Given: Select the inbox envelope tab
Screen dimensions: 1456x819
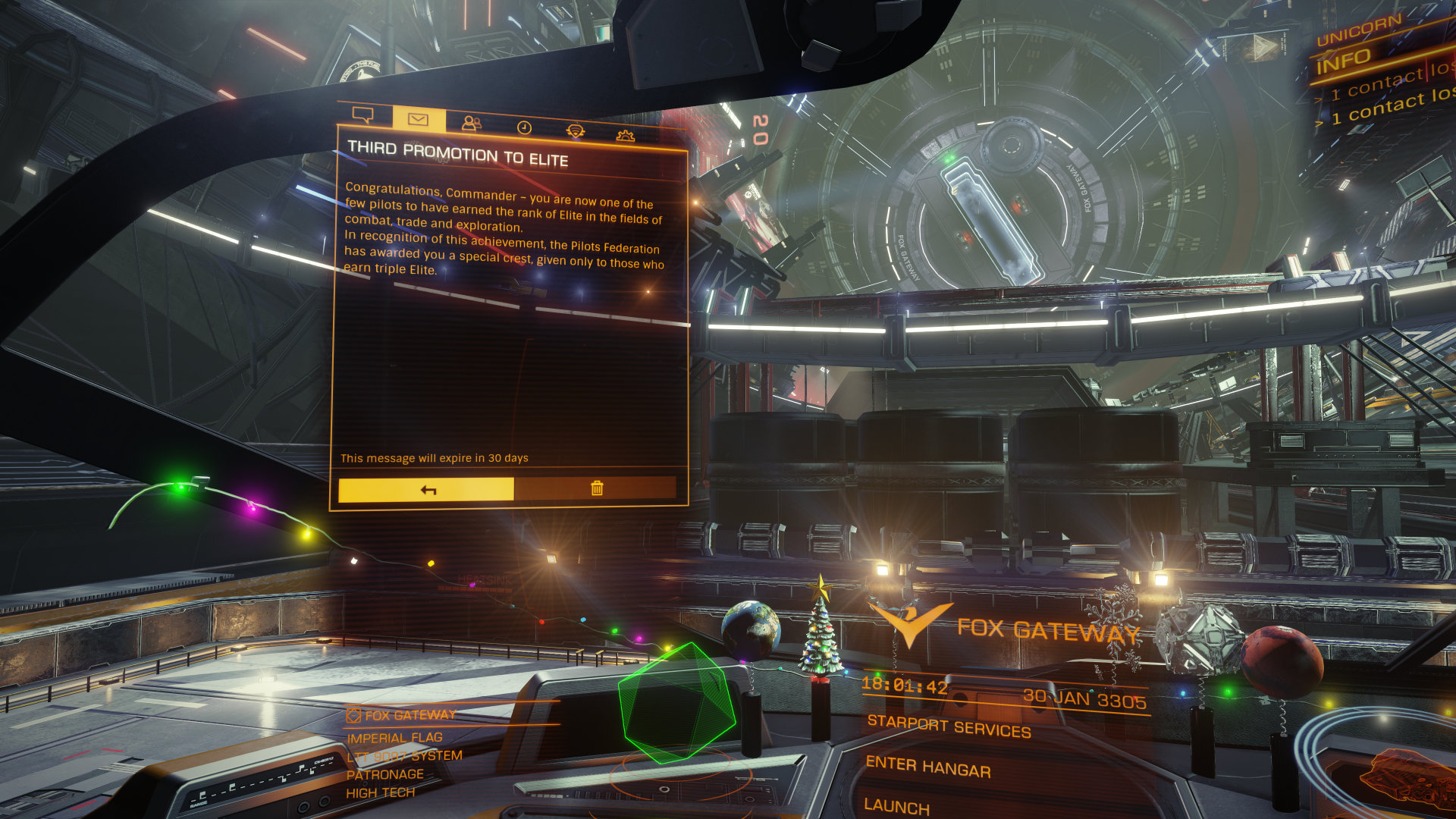Looking at the screenshot, I should point(418,119).
